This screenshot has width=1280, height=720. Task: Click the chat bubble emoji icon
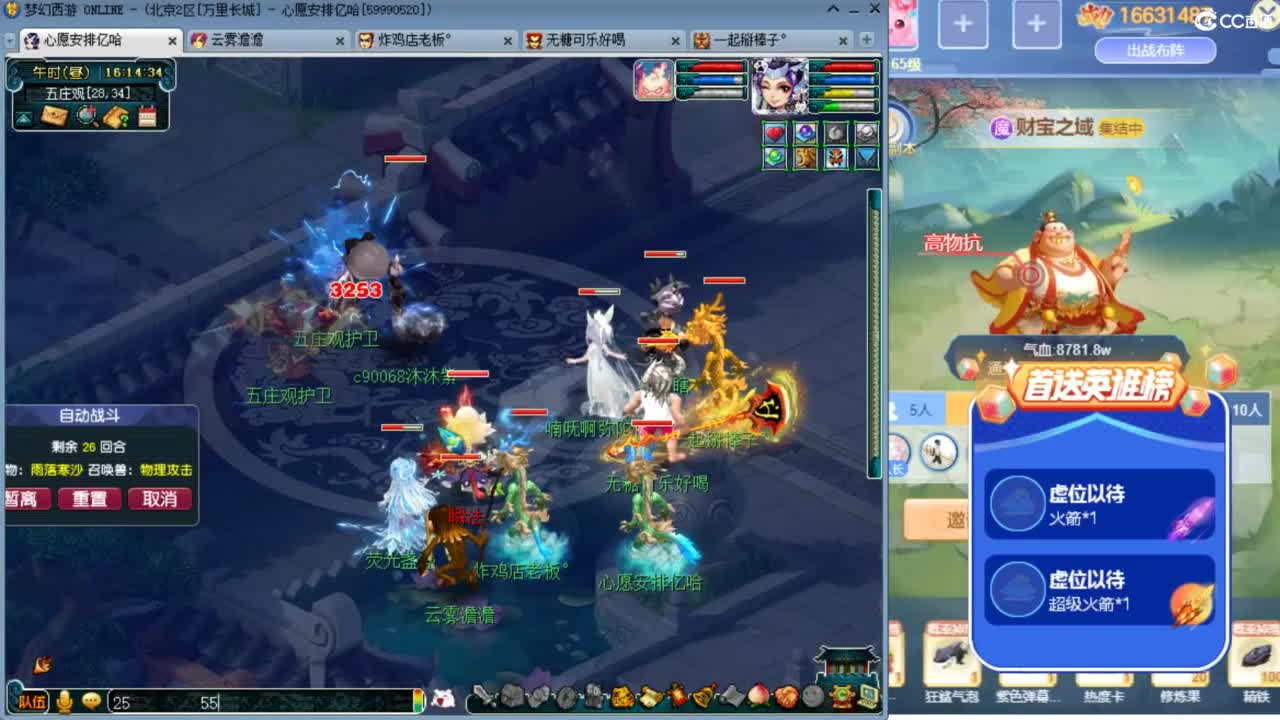[x=93, y=702]
